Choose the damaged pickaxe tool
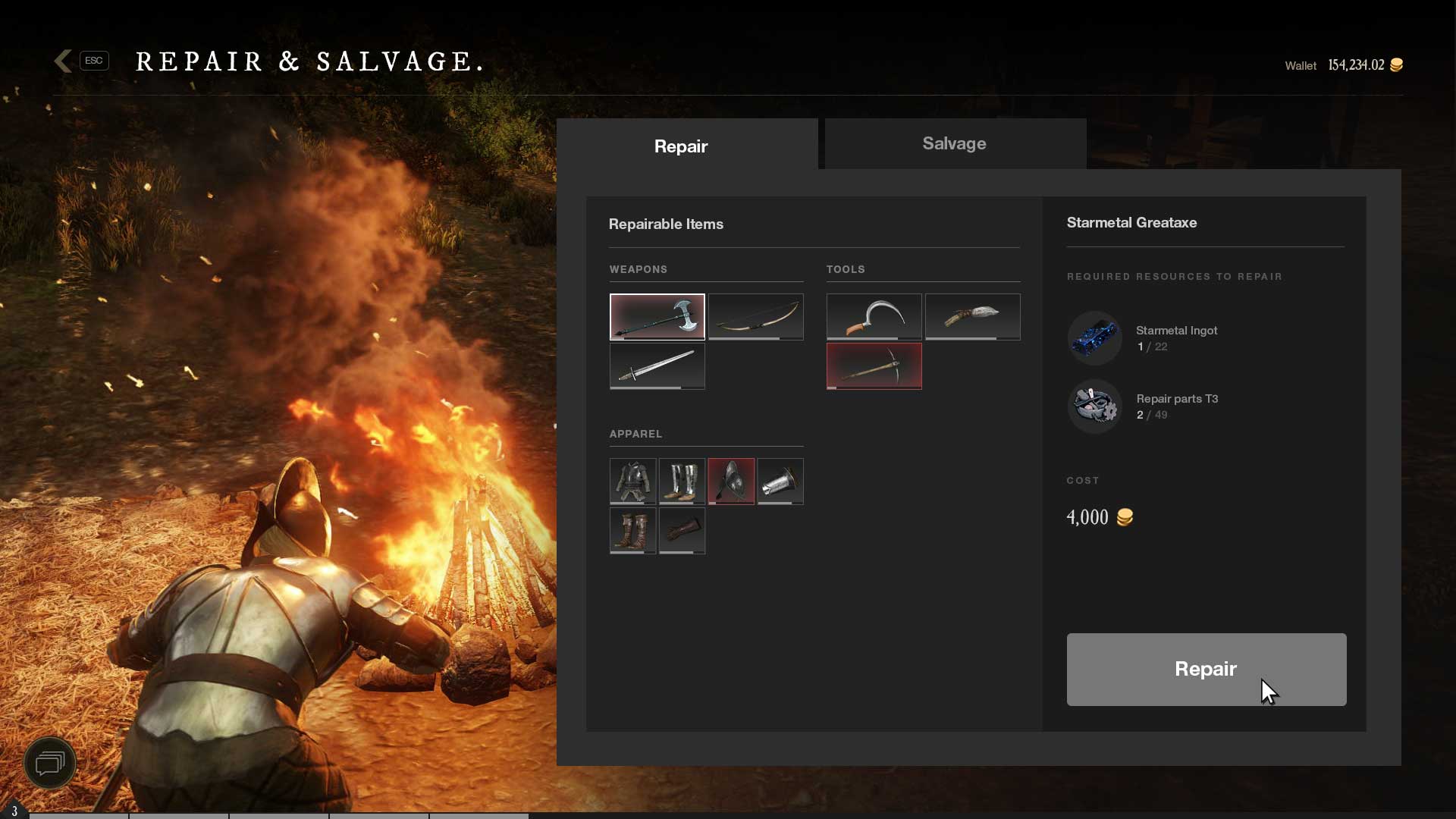Image resolution: width=1456 pixels, height=819 pixels. point(874,366)
